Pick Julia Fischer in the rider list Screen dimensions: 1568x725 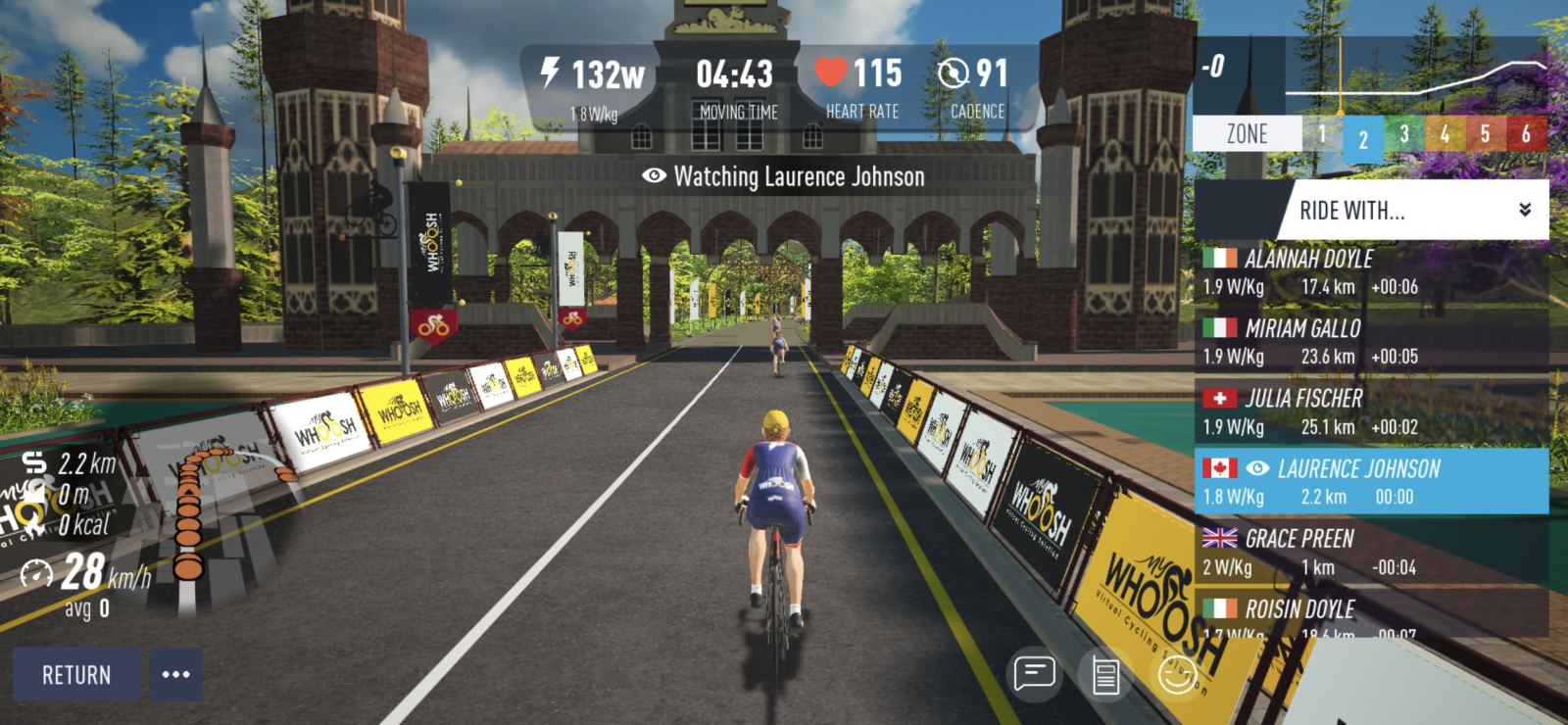pyautogui.click(x=1372, y=412)
